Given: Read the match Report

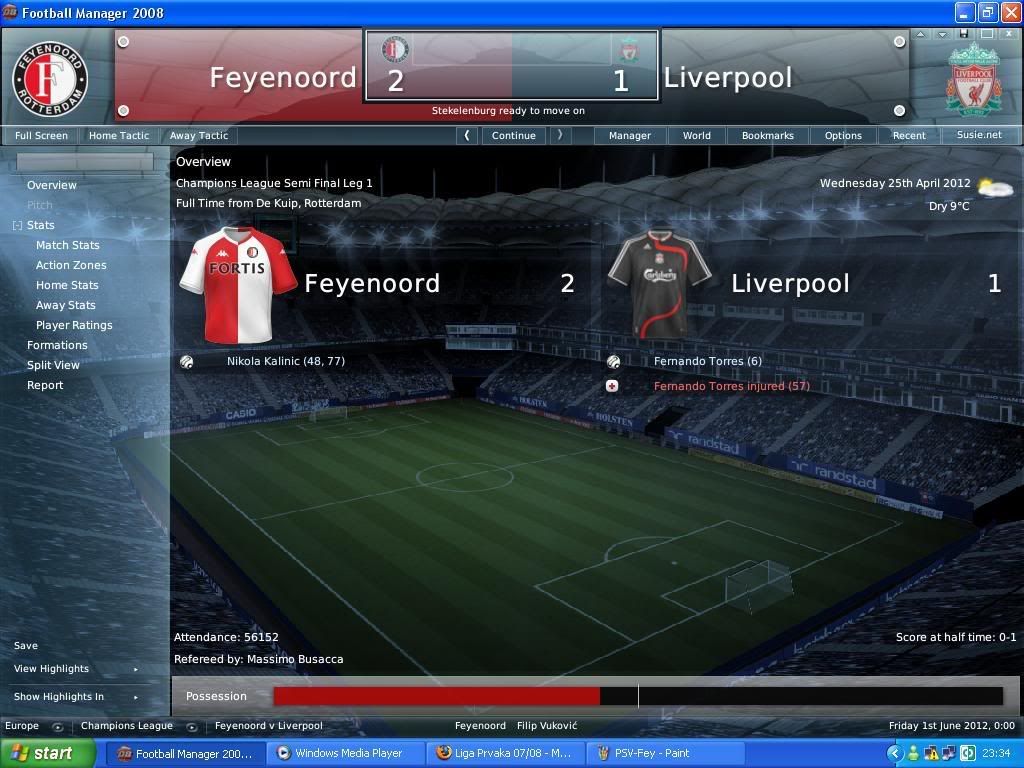Looking at the screenshot, I should (x=45, y=385).
